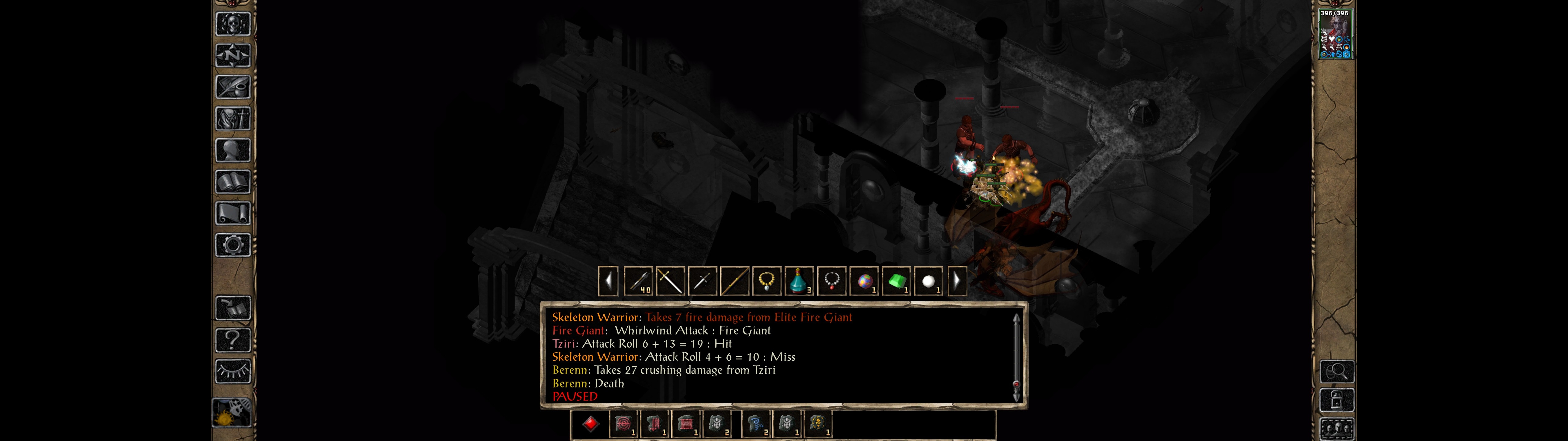Open the journal with the quill button
The image size is (1568, 441).
click(x=232, y=87)
